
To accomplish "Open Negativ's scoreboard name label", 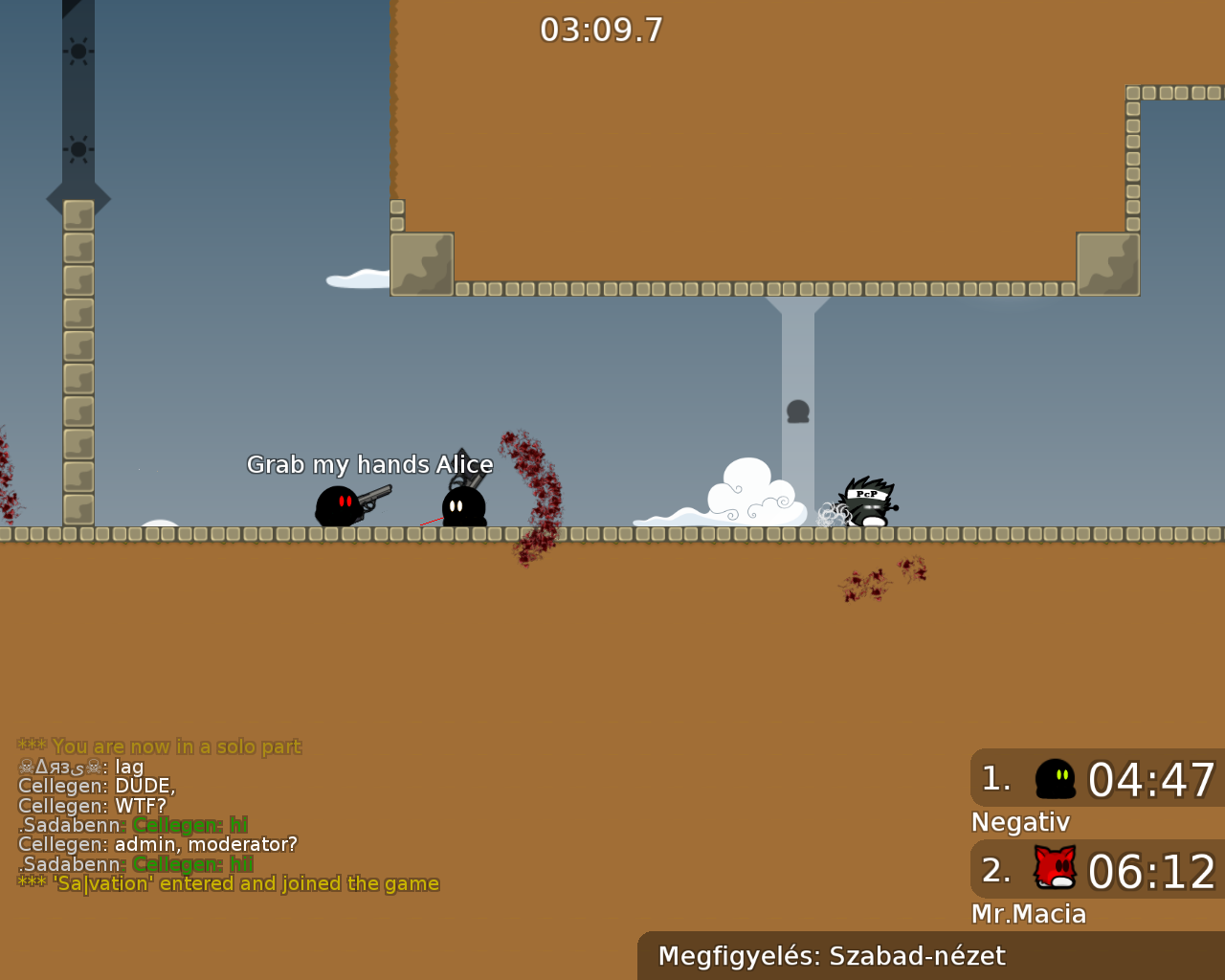I will [1020, 822].
